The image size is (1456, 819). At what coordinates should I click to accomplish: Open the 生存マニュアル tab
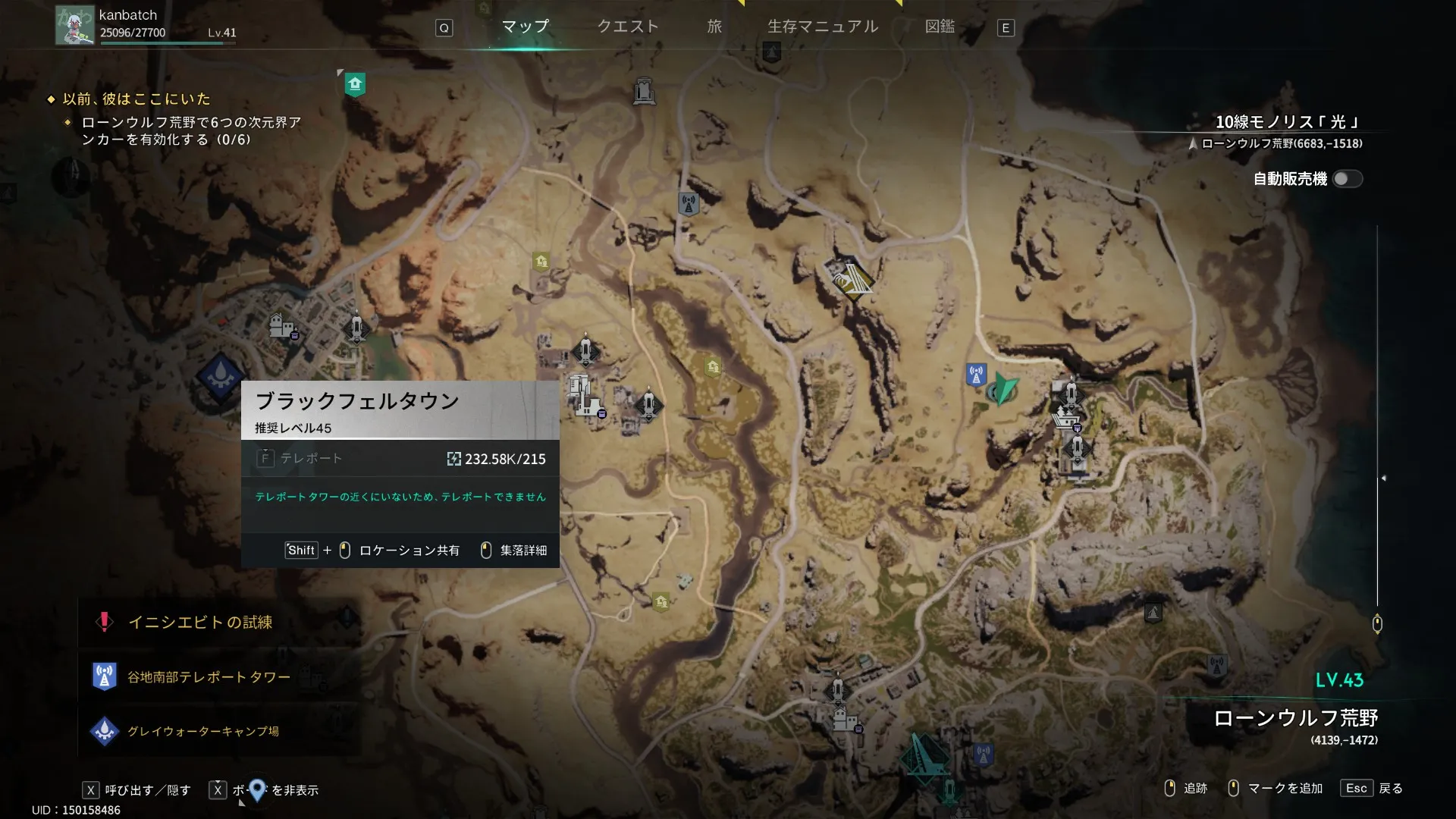click(x=823, y=27)
